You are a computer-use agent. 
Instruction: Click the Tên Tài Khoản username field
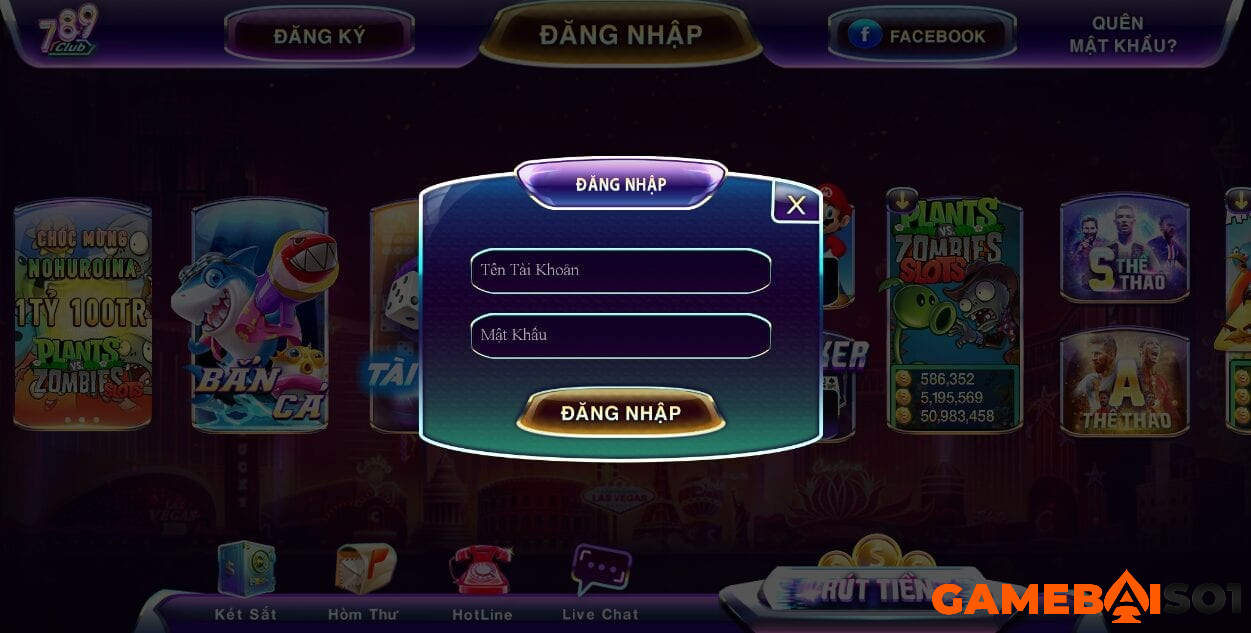coord(620,271)
